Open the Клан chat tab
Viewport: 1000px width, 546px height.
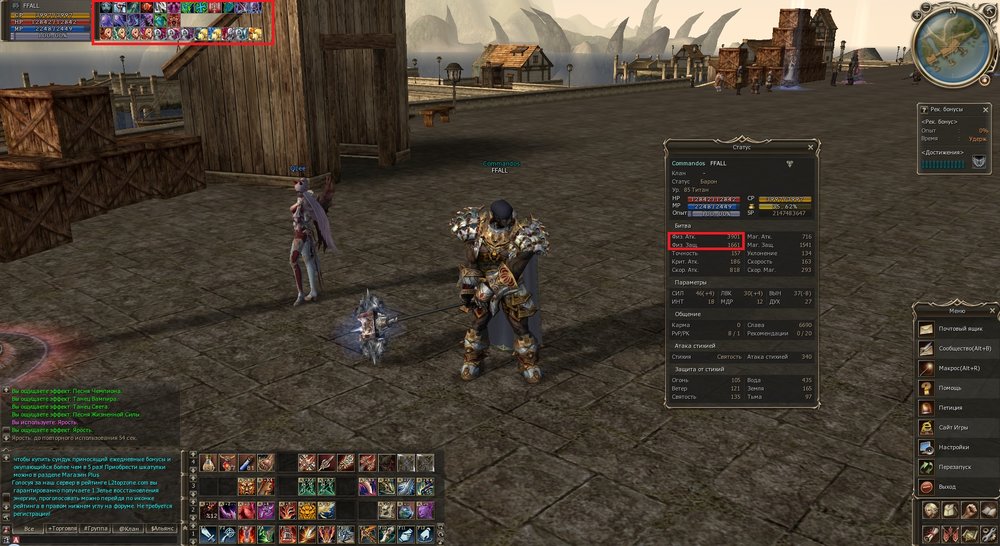pyautogui.click(x=128, y=527)
